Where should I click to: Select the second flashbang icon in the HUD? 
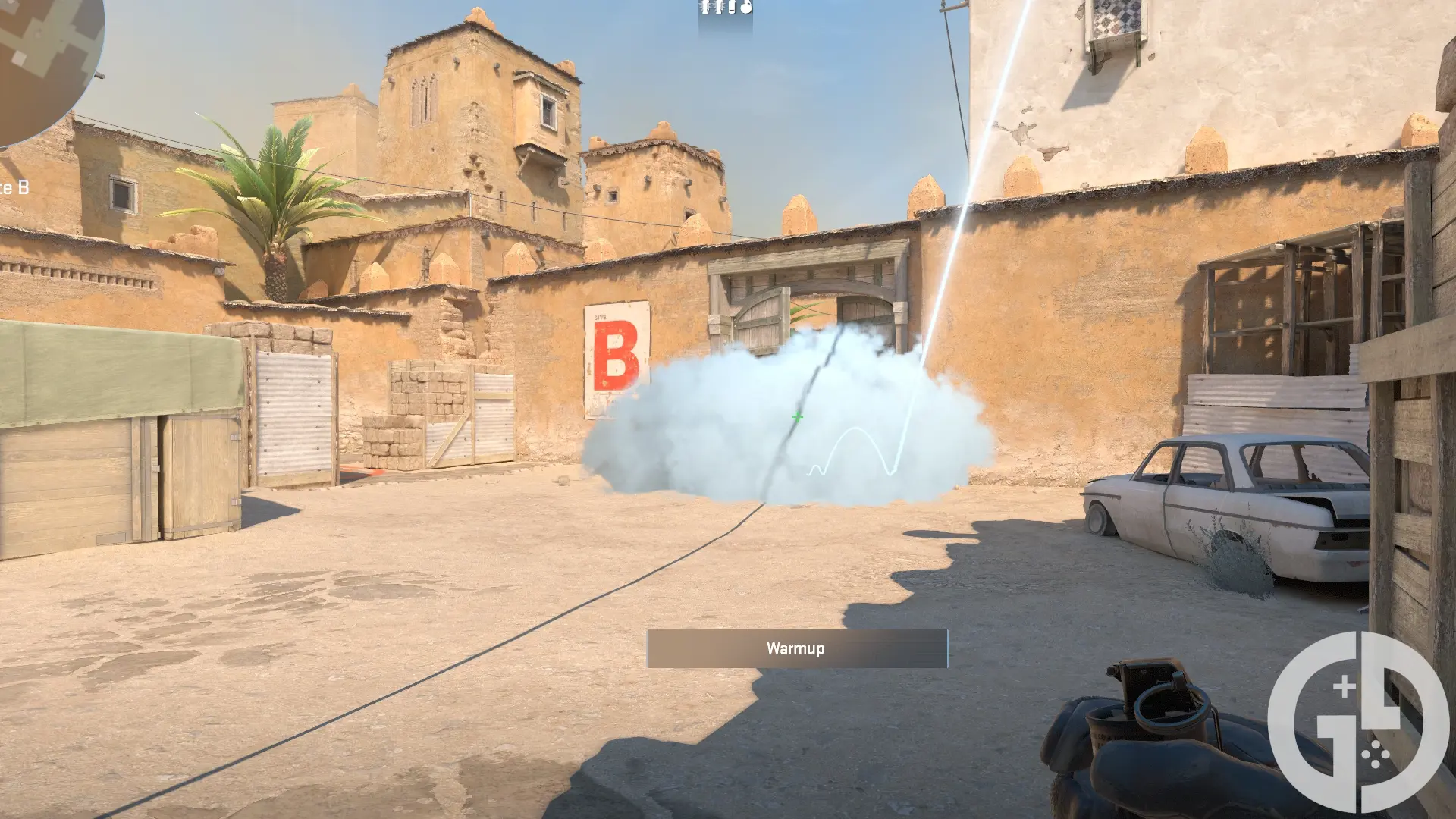pos(719,7)
